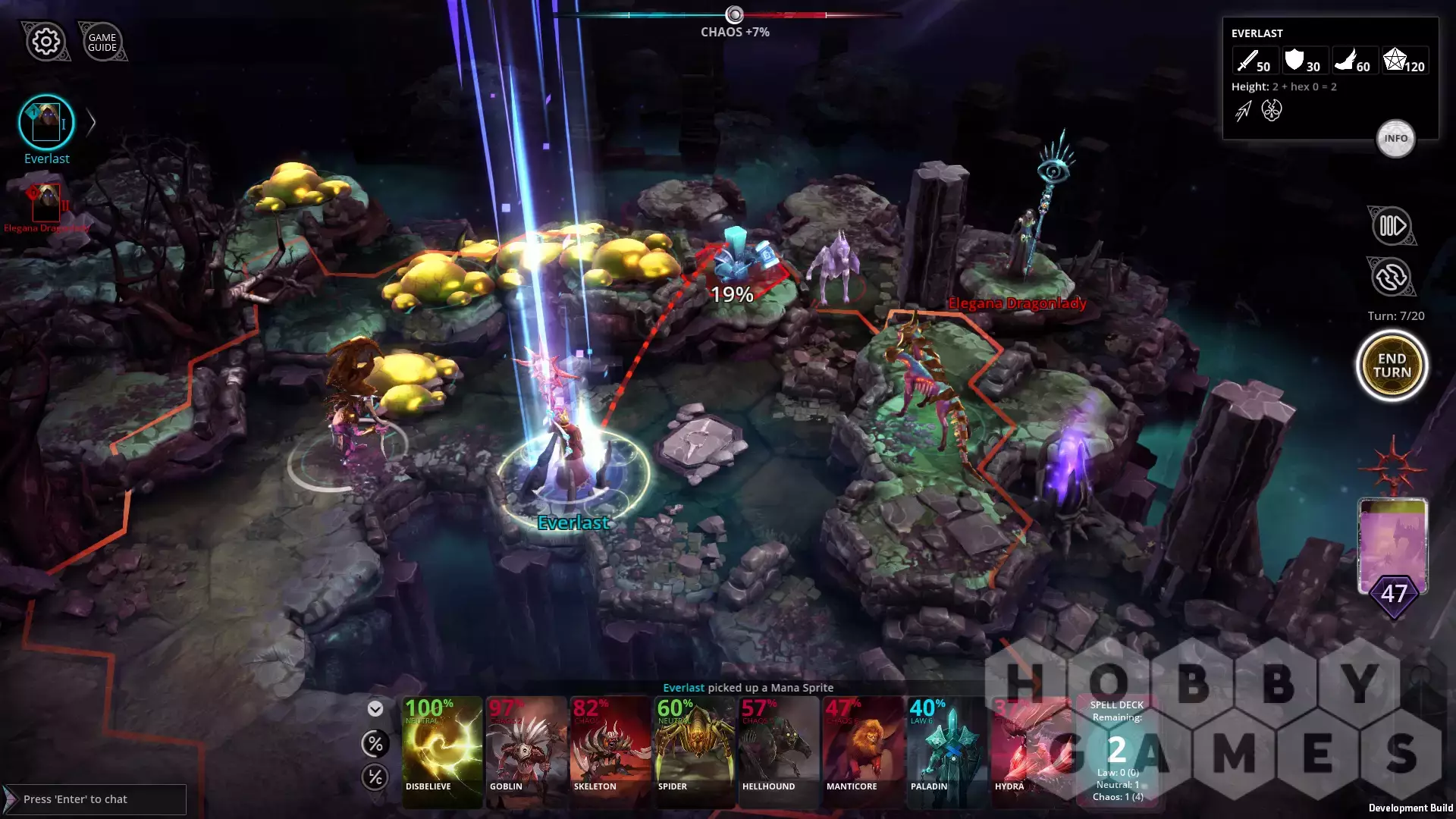Screen dimensions: 1456x819
Task: Open the gear settings menu
Action: 46,41
